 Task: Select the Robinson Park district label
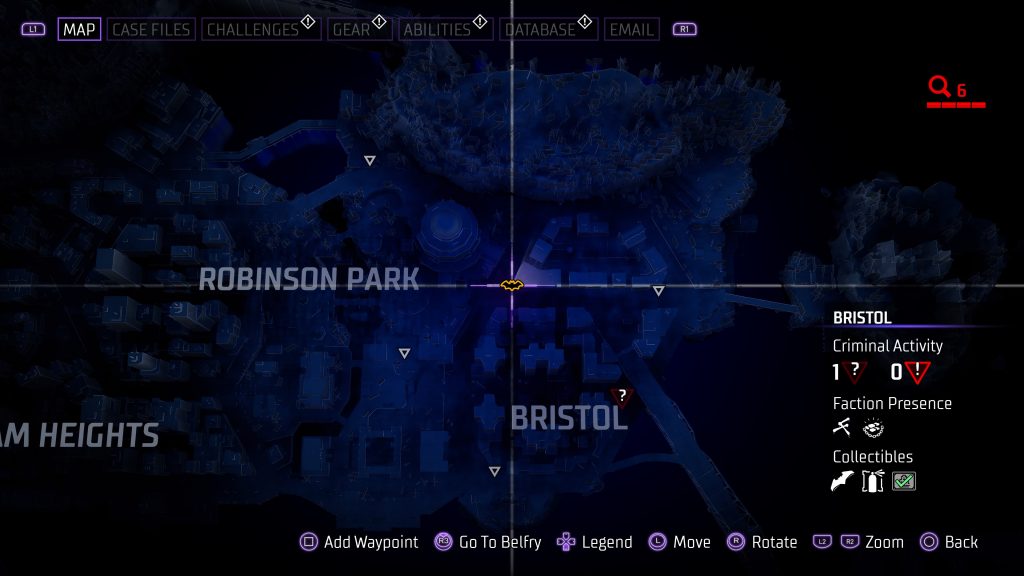[x=309, y=280]
